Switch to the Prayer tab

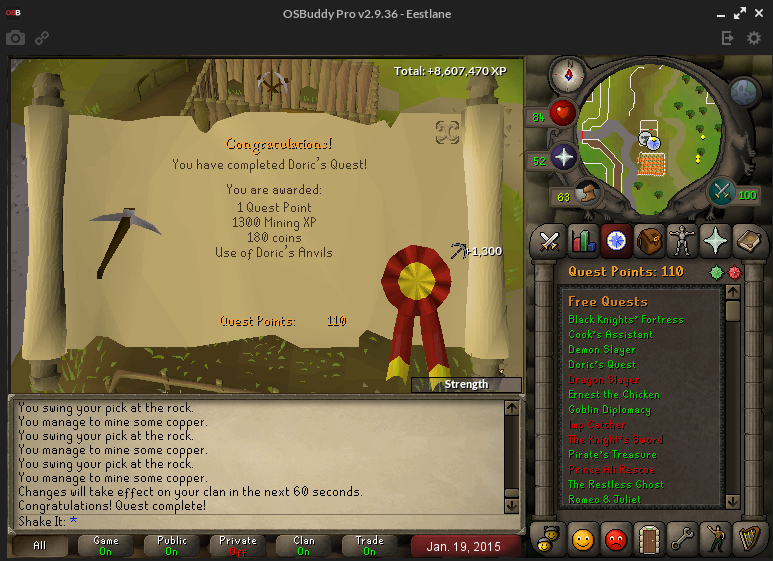pos(716,241)
